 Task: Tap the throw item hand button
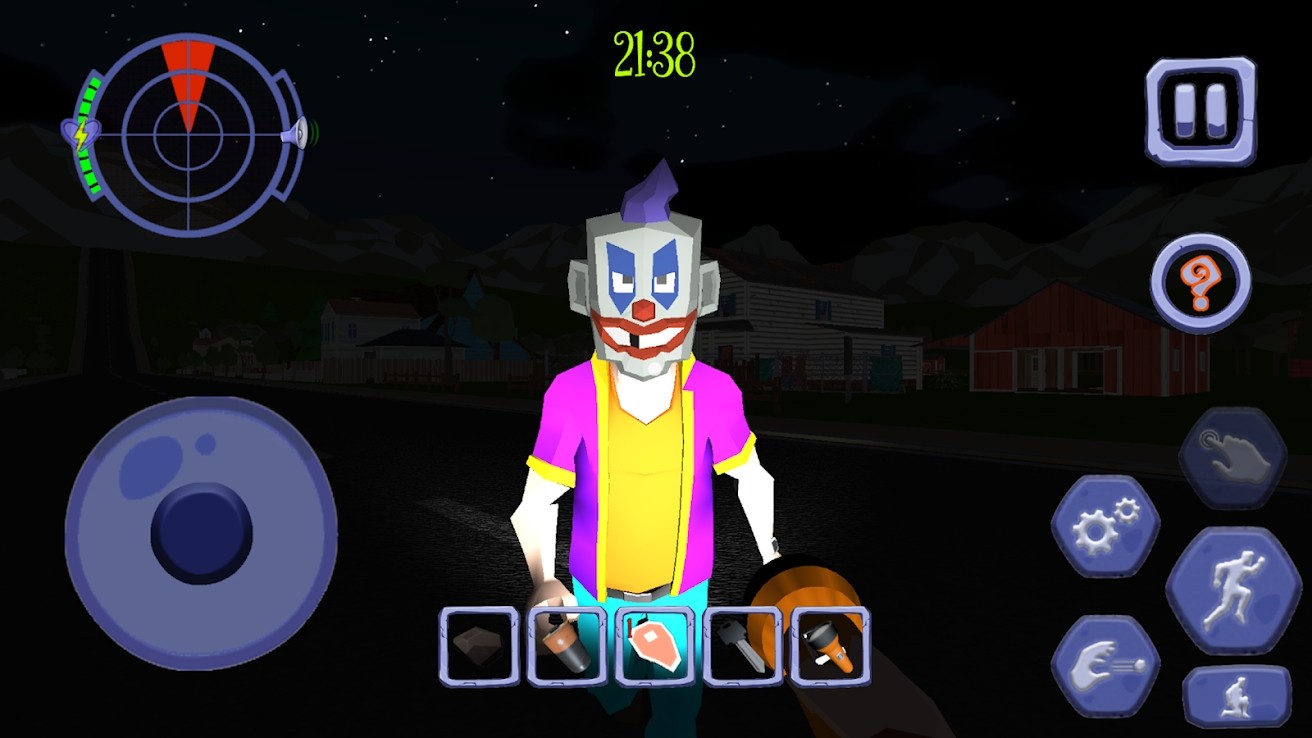point(1105,664)
